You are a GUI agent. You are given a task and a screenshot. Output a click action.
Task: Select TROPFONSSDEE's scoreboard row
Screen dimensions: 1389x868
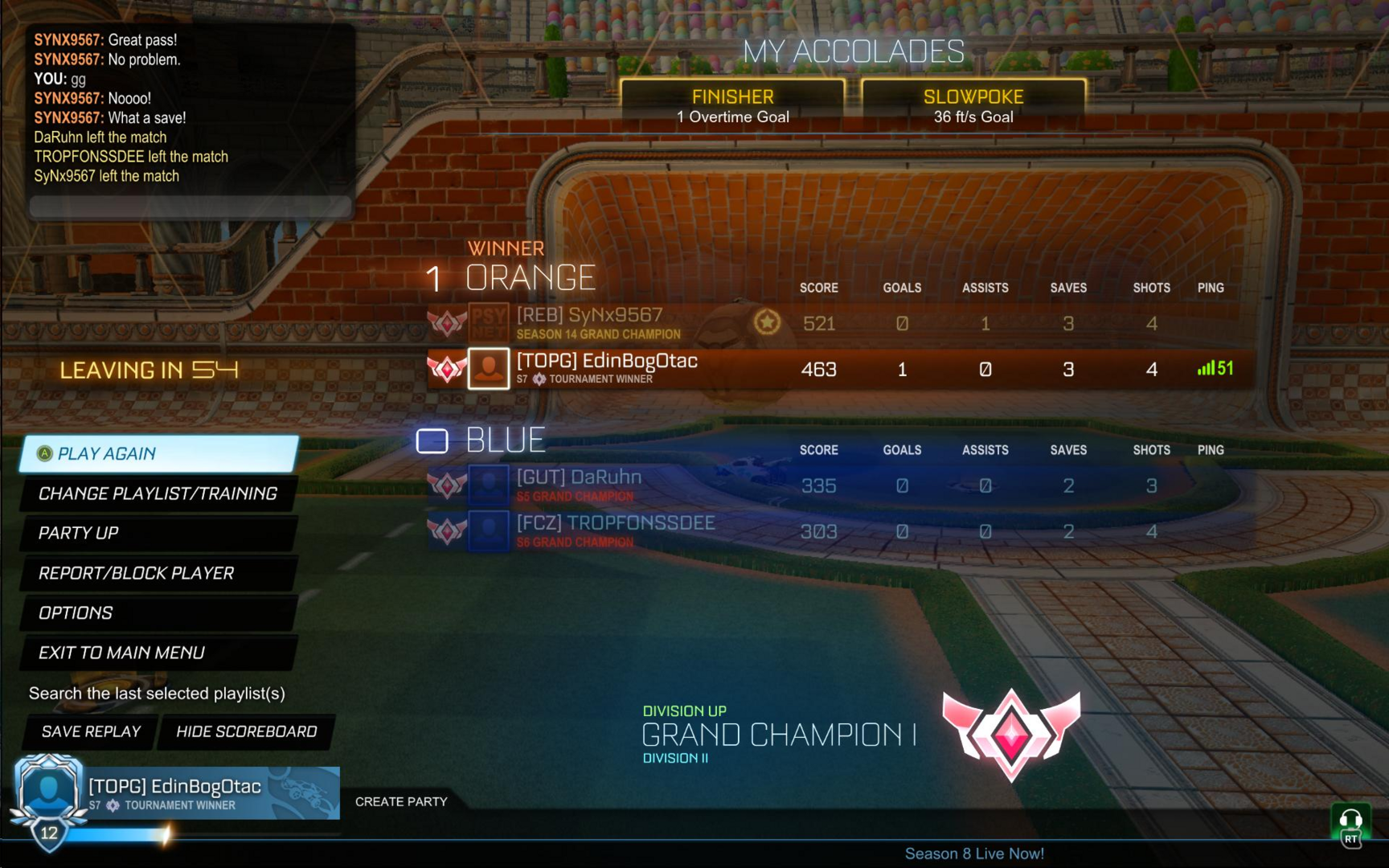point(840,531)
